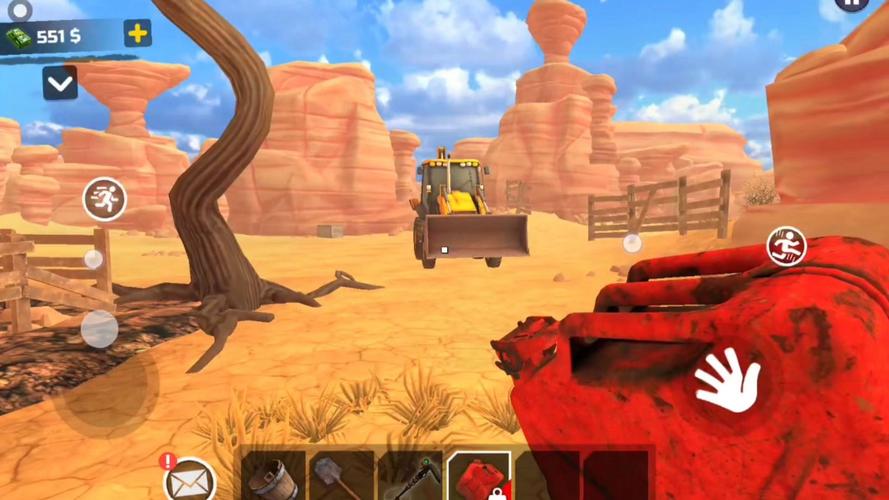The height and width of the screenshot is (500, 889).
Task: Select the red jerry can slot
Action: click(x=478, y=477)
